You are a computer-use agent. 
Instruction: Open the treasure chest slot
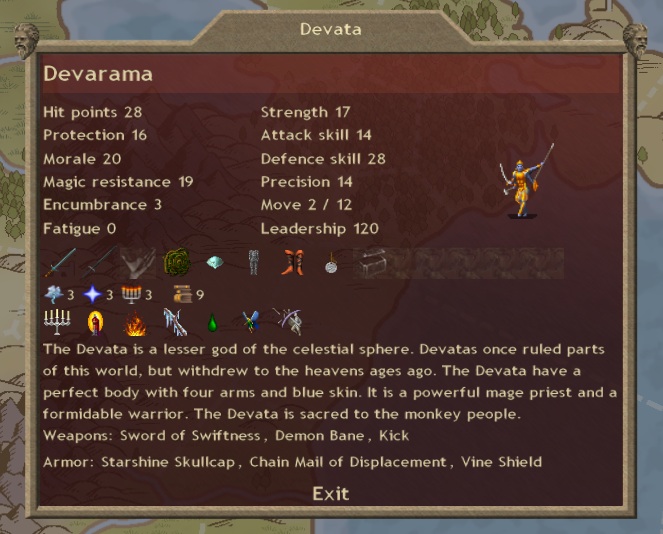tap(367, 263)
